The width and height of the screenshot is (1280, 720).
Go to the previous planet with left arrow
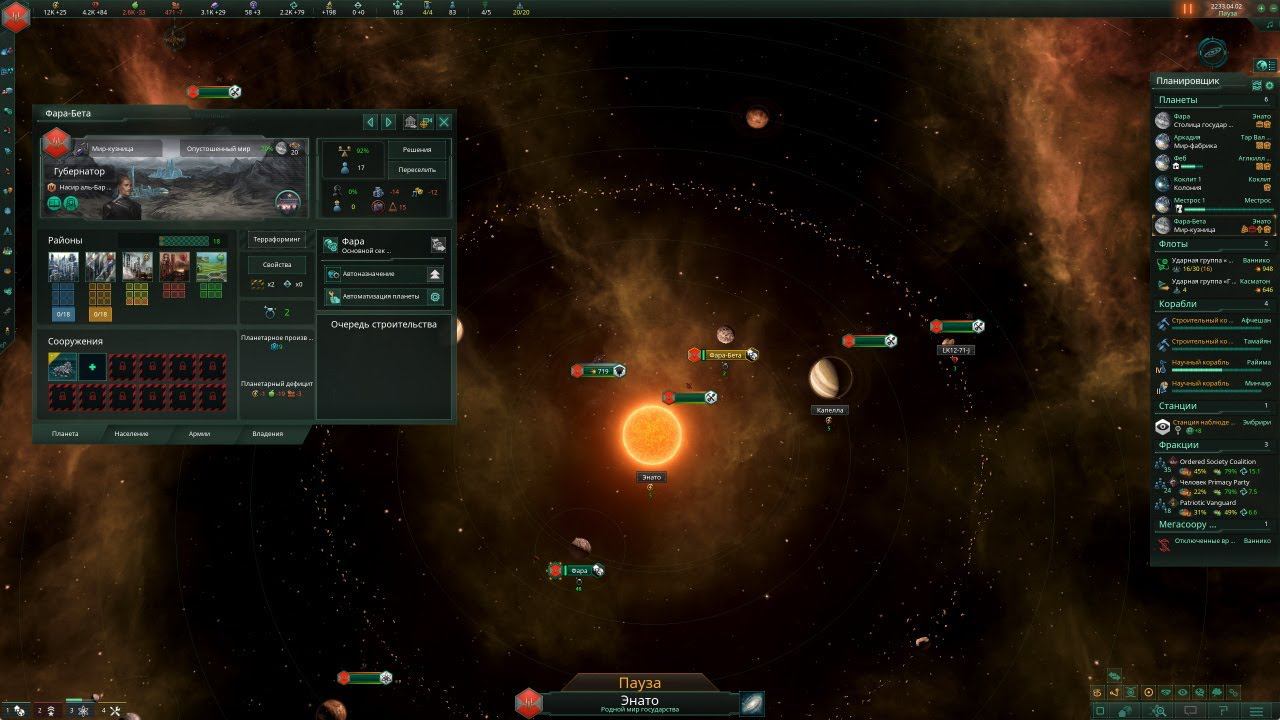(370, 122)
